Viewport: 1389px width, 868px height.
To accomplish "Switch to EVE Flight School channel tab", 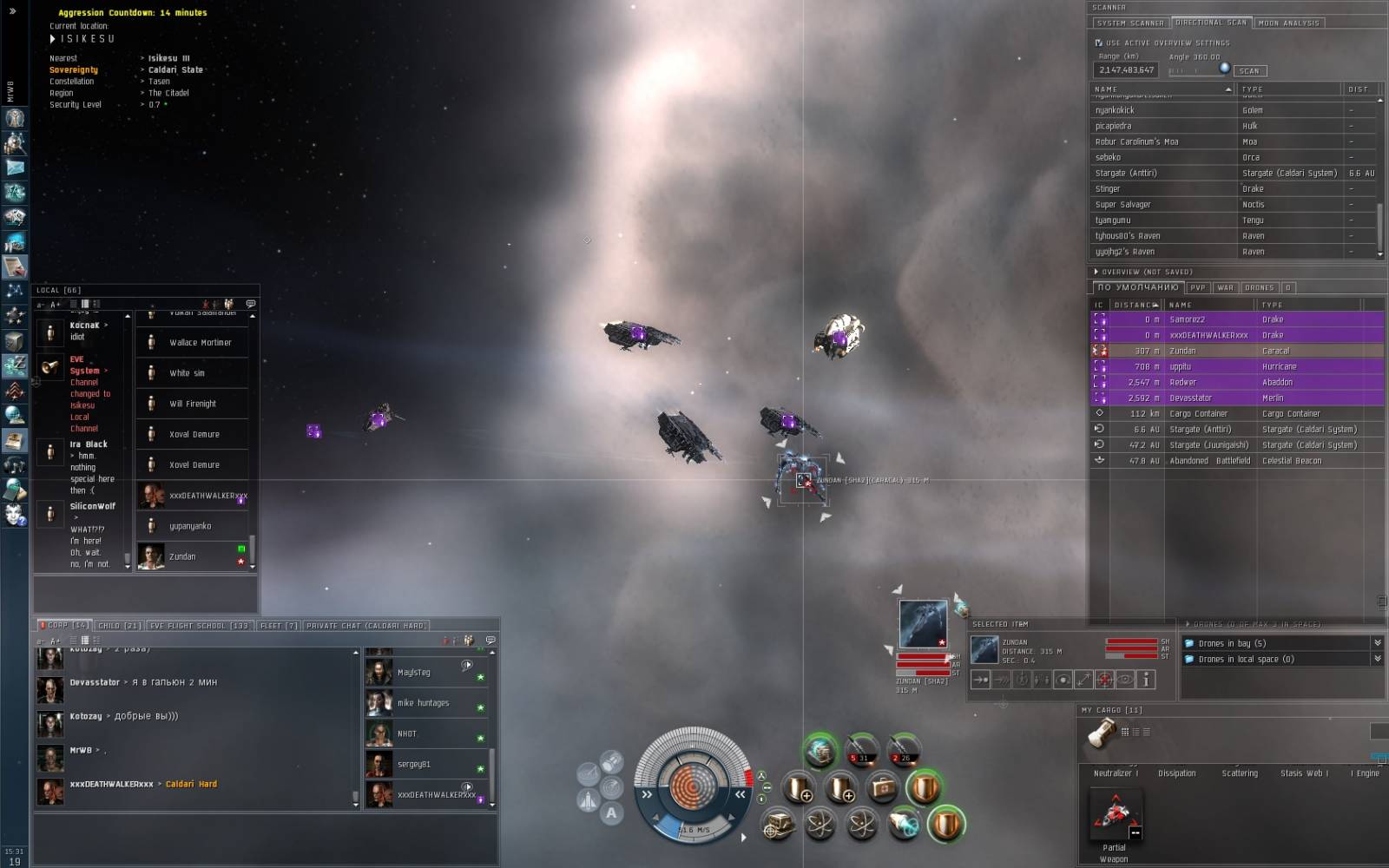I will coord(199,626).
